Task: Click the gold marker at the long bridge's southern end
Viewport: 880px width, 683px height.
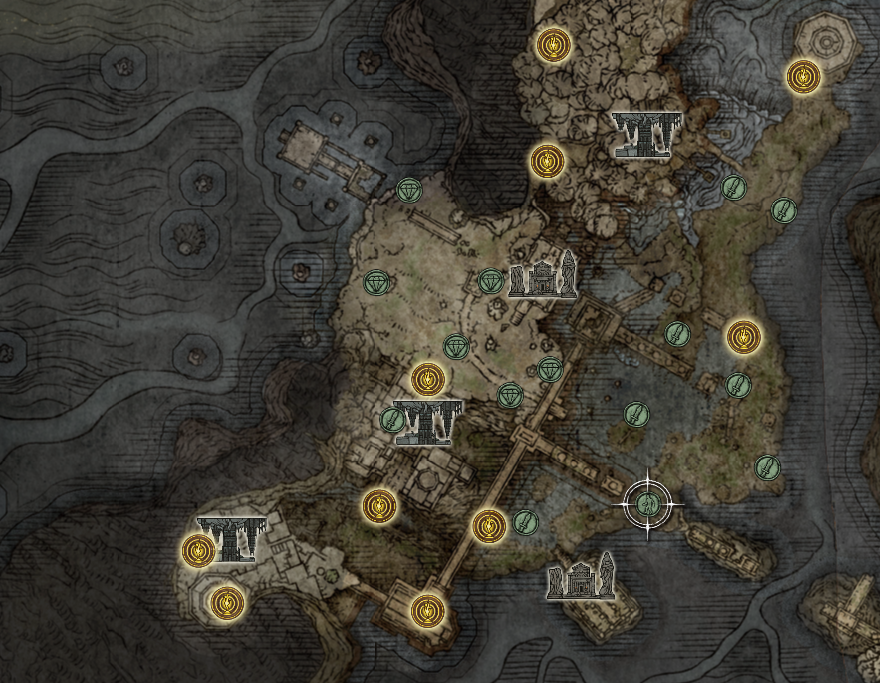Action: point(427,608)
